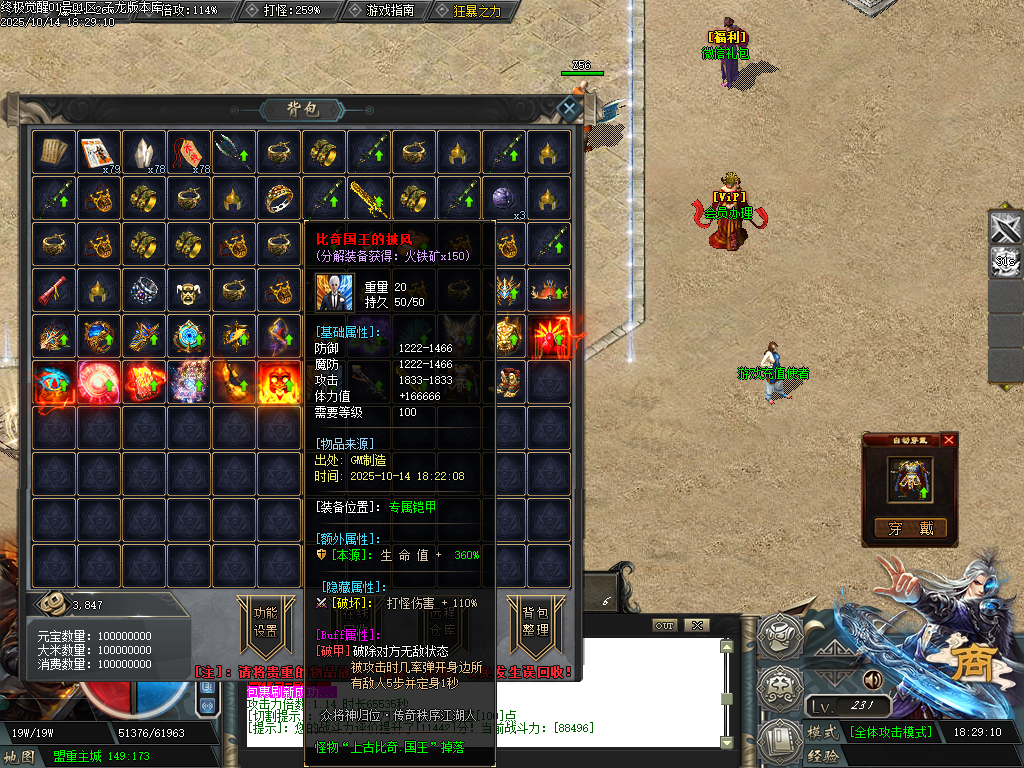Open the 地图 map button

tap(20, 757)
